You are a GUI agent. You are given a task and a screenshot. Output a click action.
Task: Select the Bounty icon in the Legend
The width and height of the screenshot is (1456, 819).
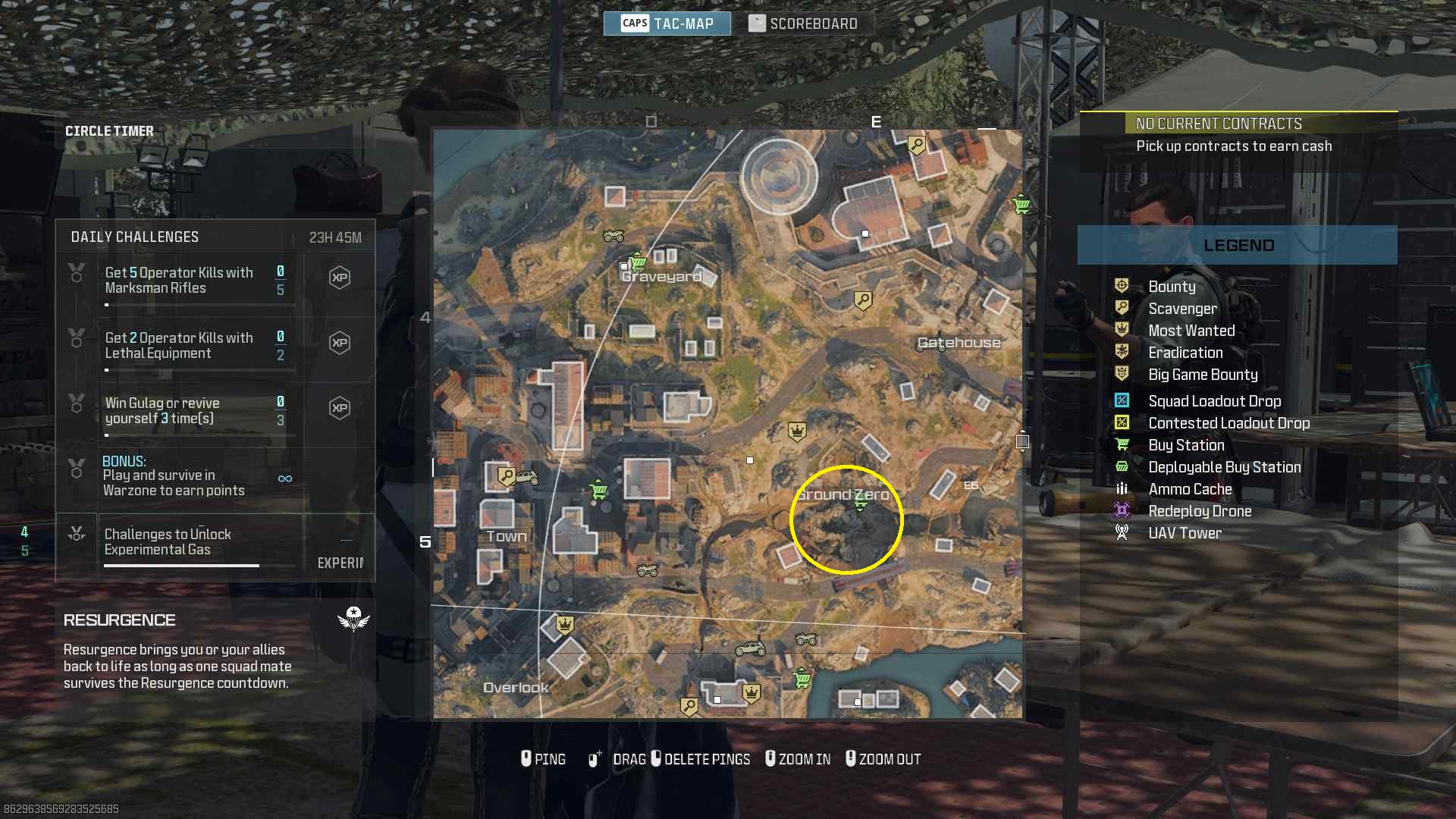pos(1123,286)
